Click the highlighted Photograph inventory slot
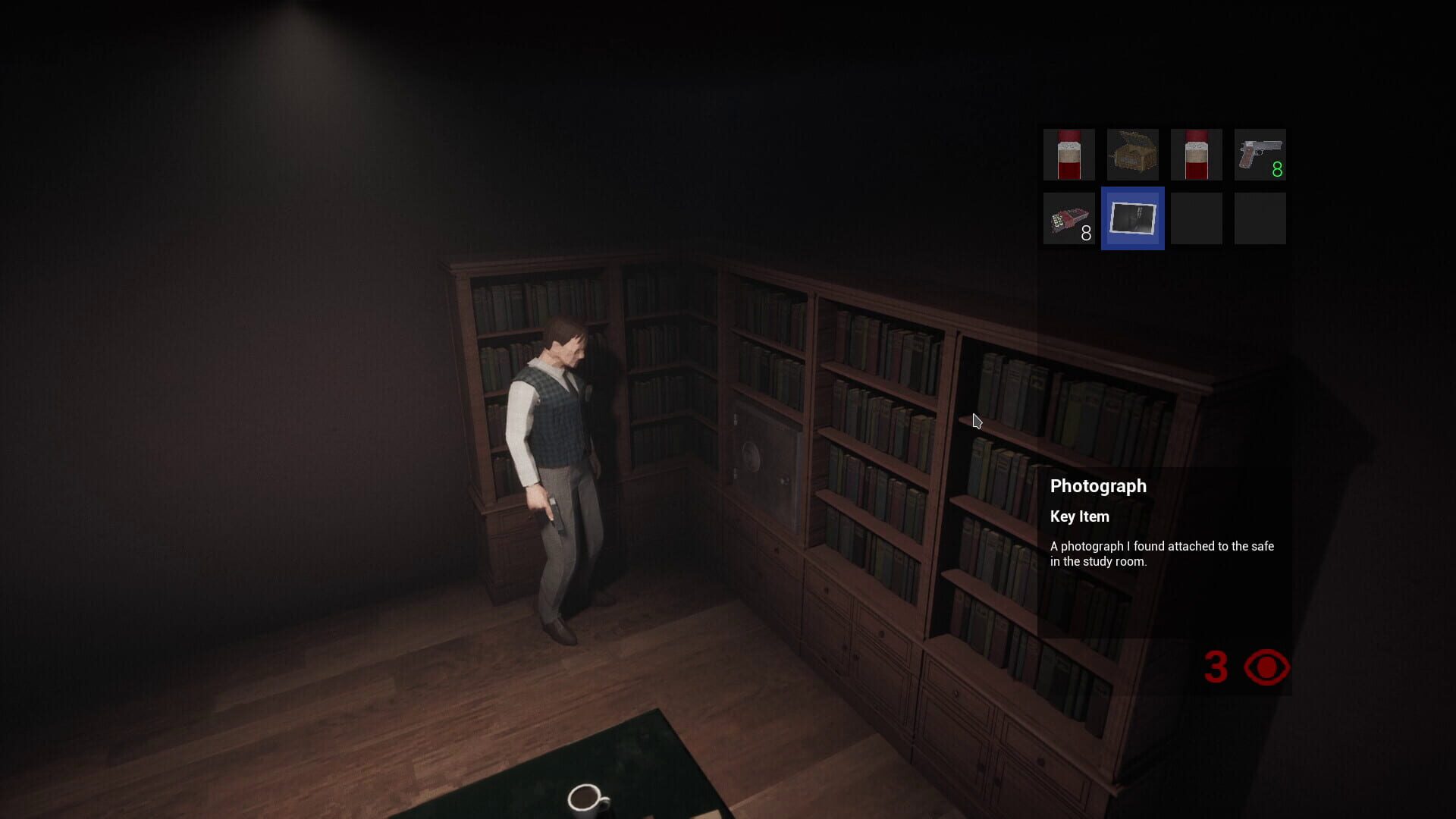The image size is (1456, 819). (1132, 219)
